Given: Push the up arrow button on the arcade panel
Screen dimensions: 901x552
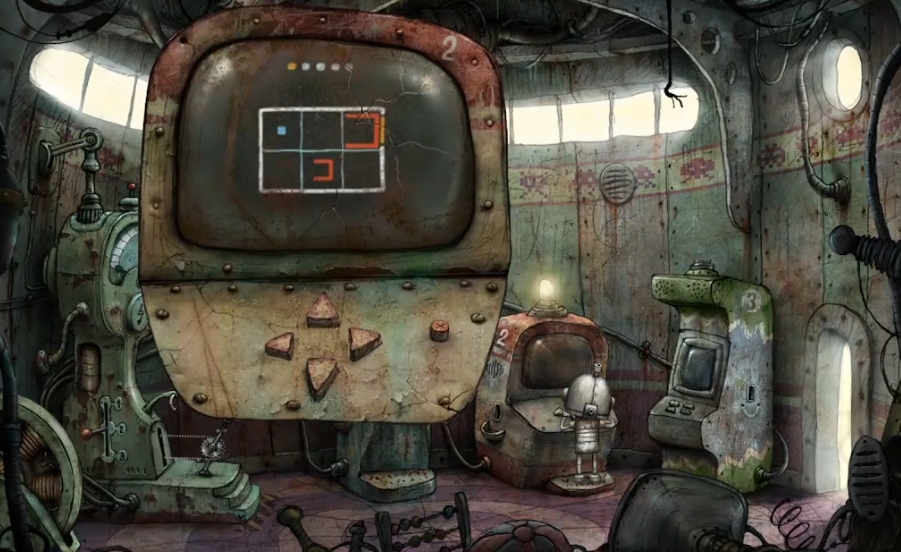Looking at the screenshot, I should (x=322, y=311).
